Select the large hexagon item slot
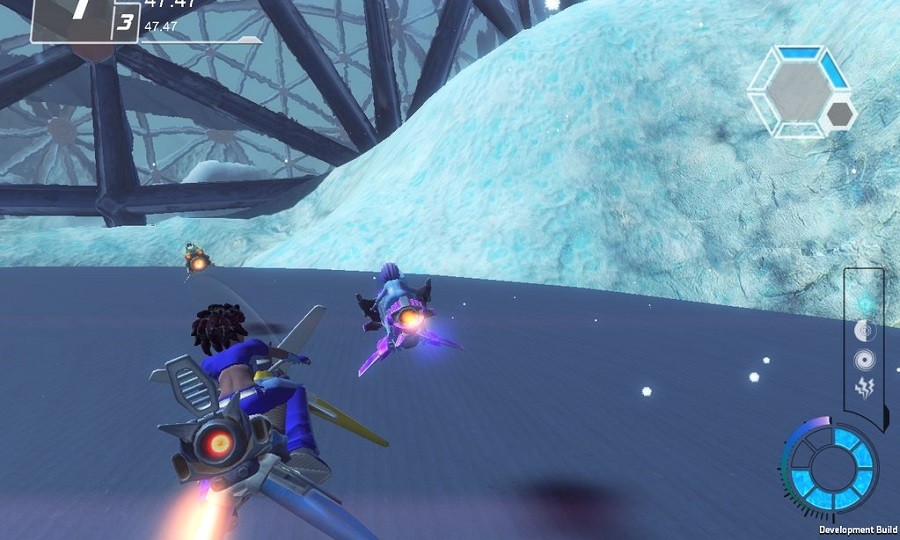Screen dimensions: 900x540 (797, 91)
